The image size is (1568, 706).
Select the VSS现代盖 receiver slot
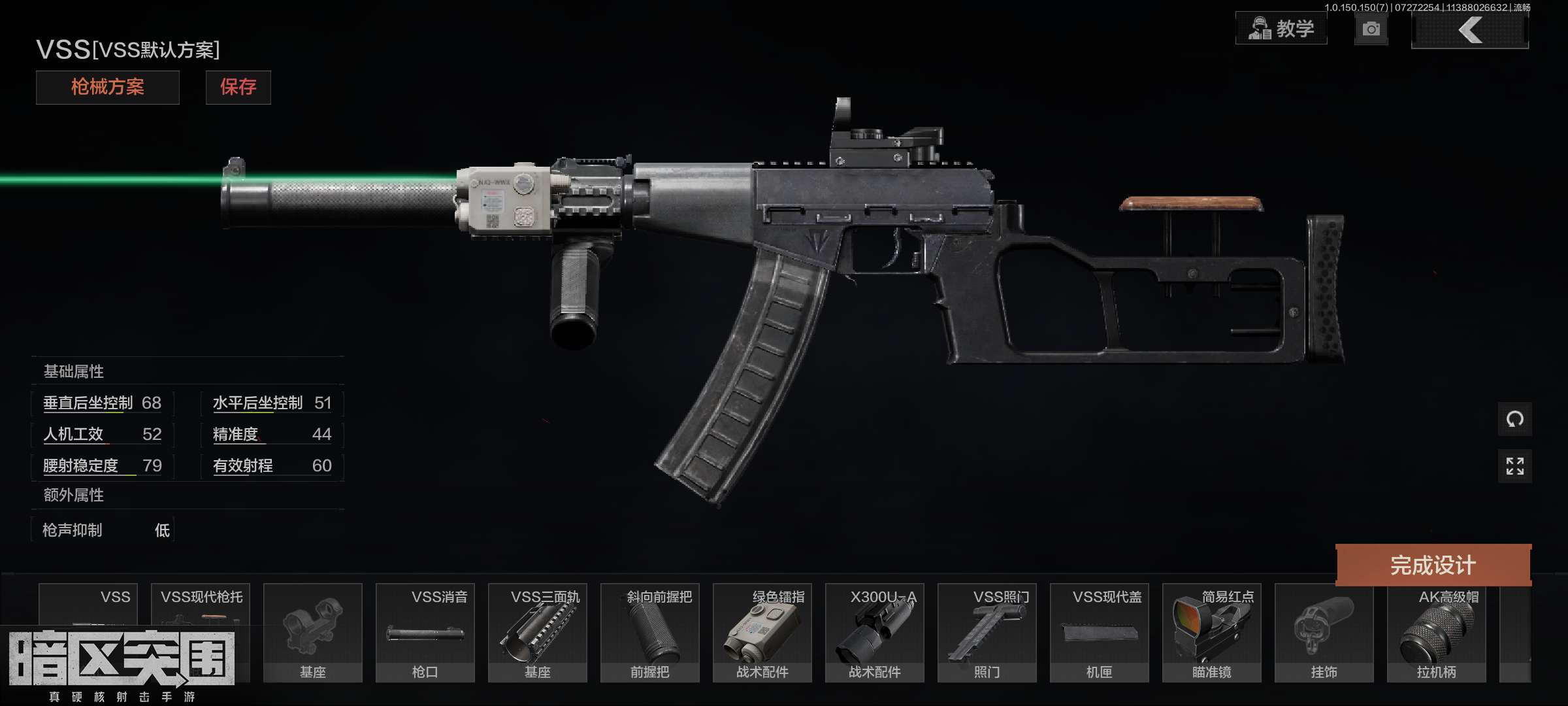pos(1100,632)
